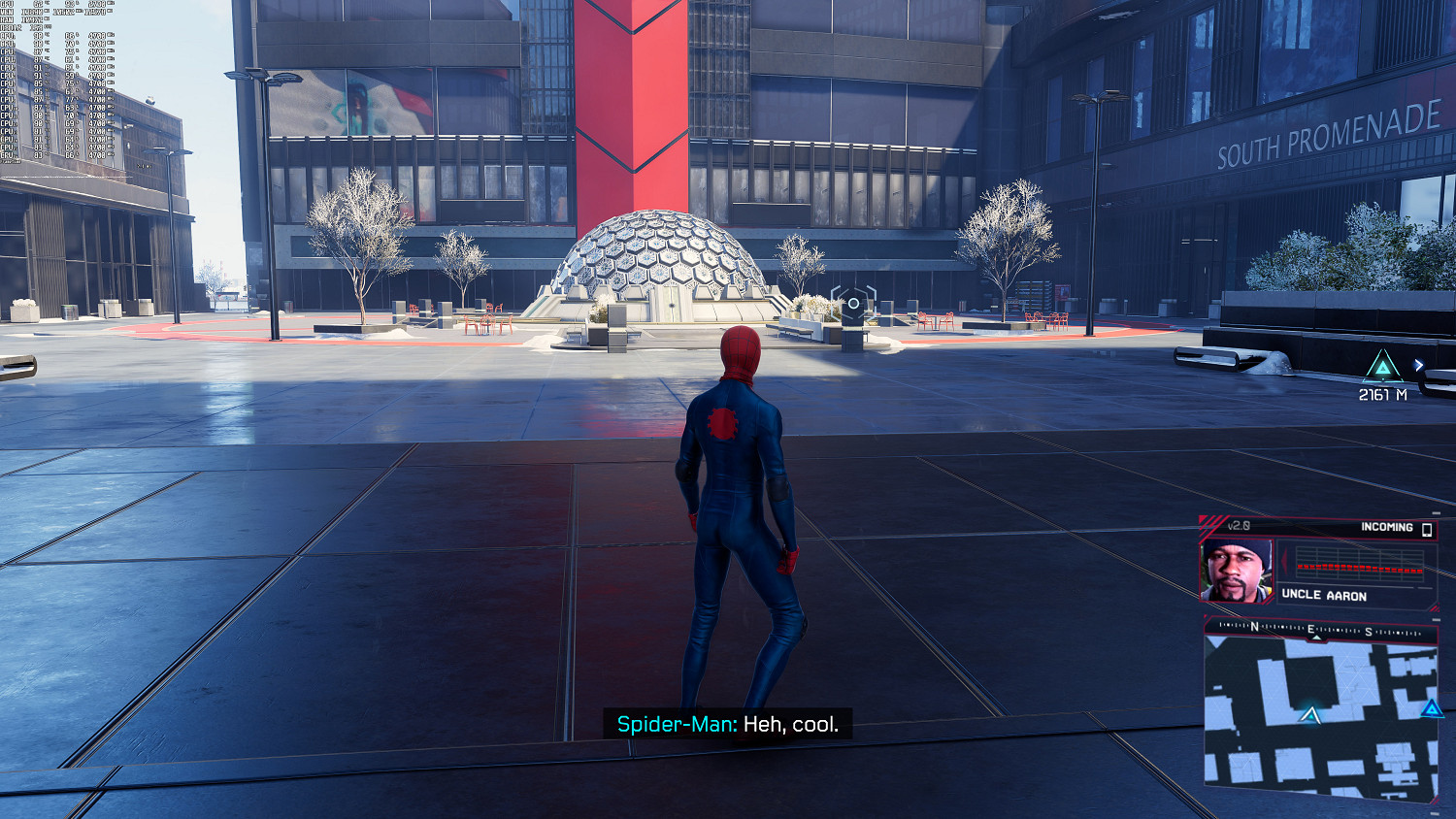Click the player arrow on the minimap

pyautogui.click(x=1309, y=715)
